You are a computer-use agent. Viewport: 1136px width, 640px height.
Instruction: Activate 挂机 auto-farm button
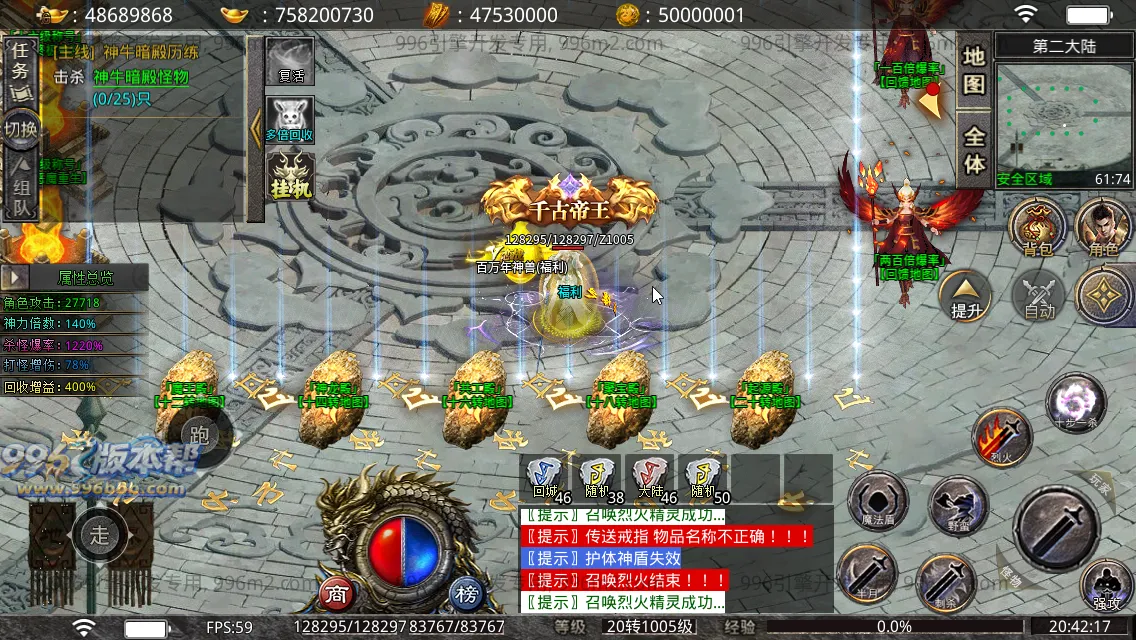290,176
